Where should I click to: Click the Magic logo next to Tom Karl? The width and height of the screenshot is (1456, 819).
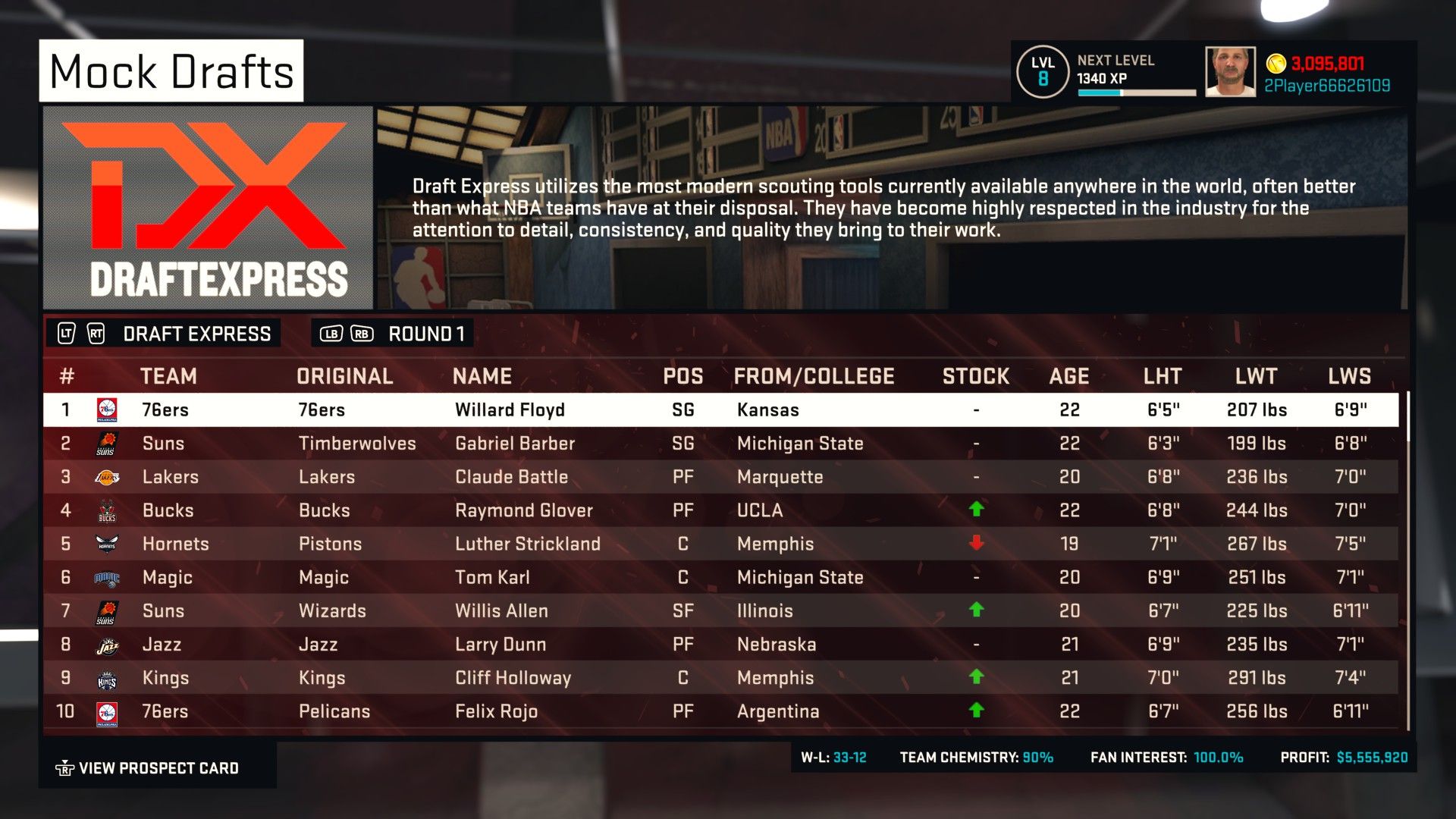click(106, 577)
